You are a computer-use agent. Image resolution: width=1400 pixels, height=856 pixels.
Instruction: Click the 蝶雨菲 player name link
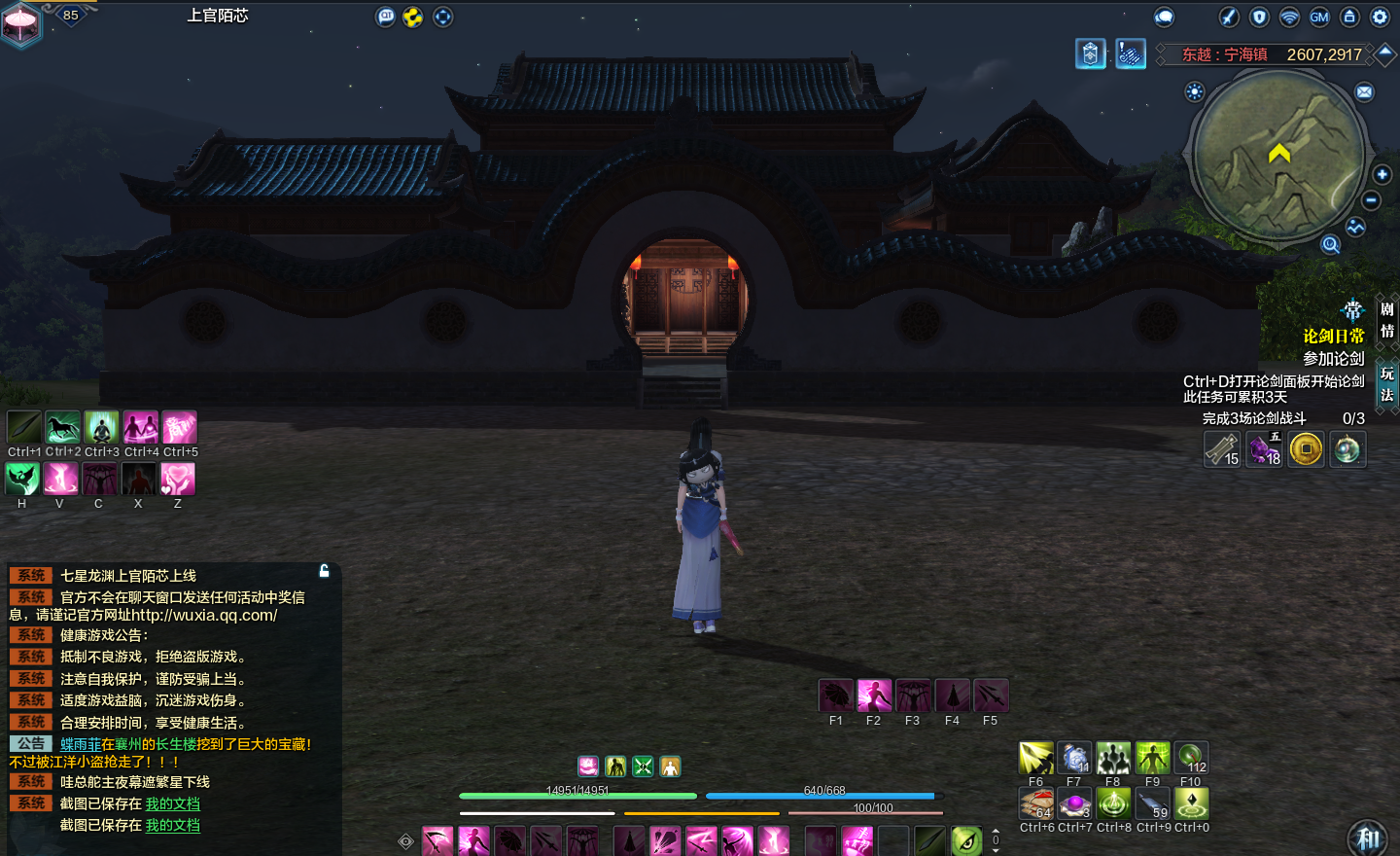coord(80,744)
